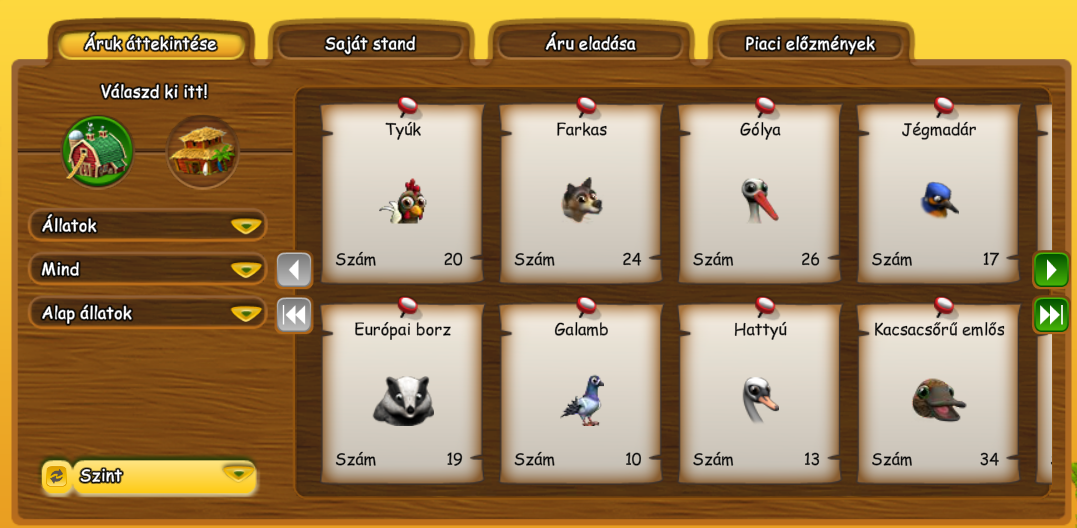The height and width of the screenshot is (528, 1077).
Task: Switch to the Saját stand tab
Action: (370, 44)
